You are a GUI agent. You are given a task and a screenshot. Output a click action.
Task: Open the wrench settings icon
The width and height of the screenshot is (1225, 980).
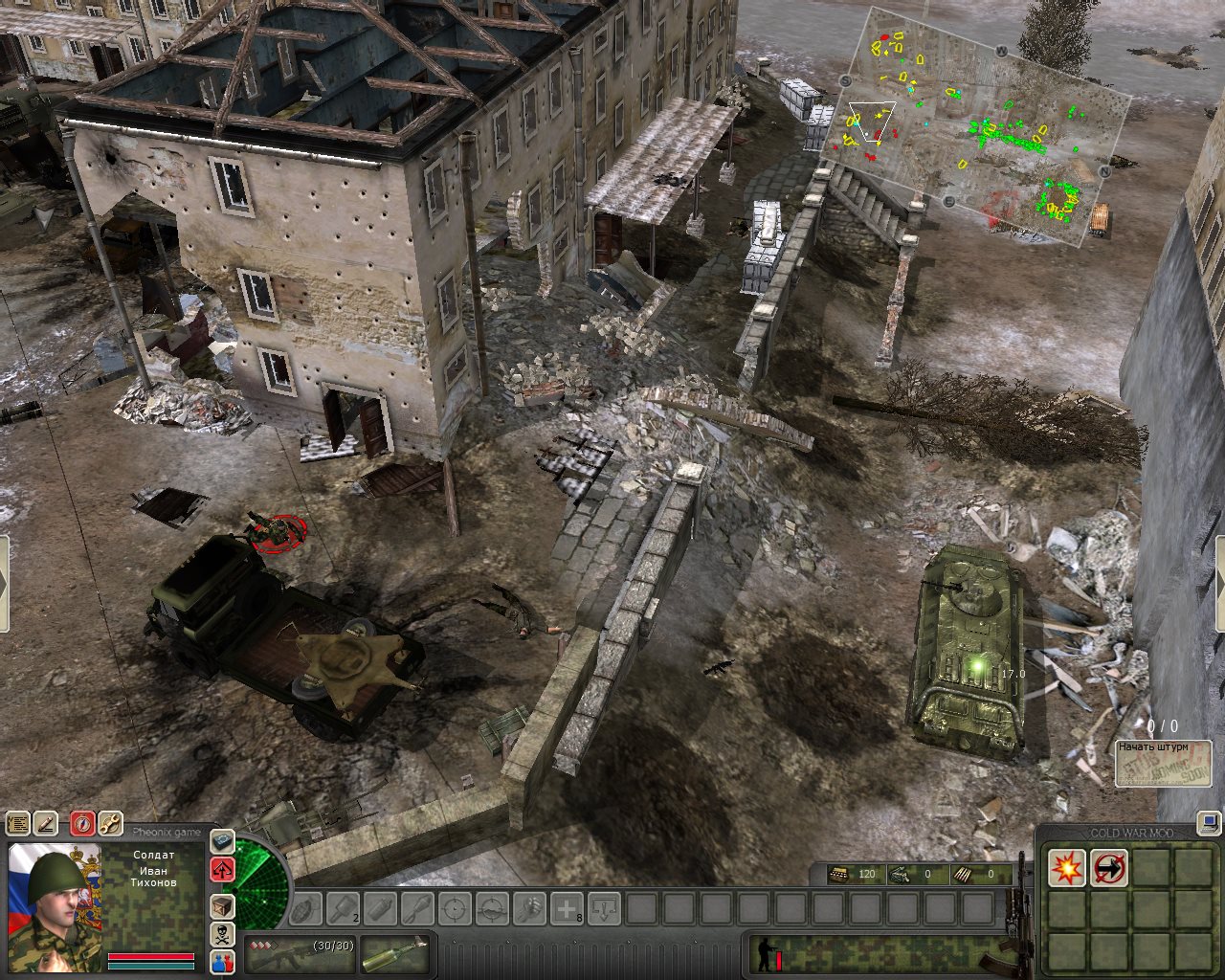coord(110,823)
